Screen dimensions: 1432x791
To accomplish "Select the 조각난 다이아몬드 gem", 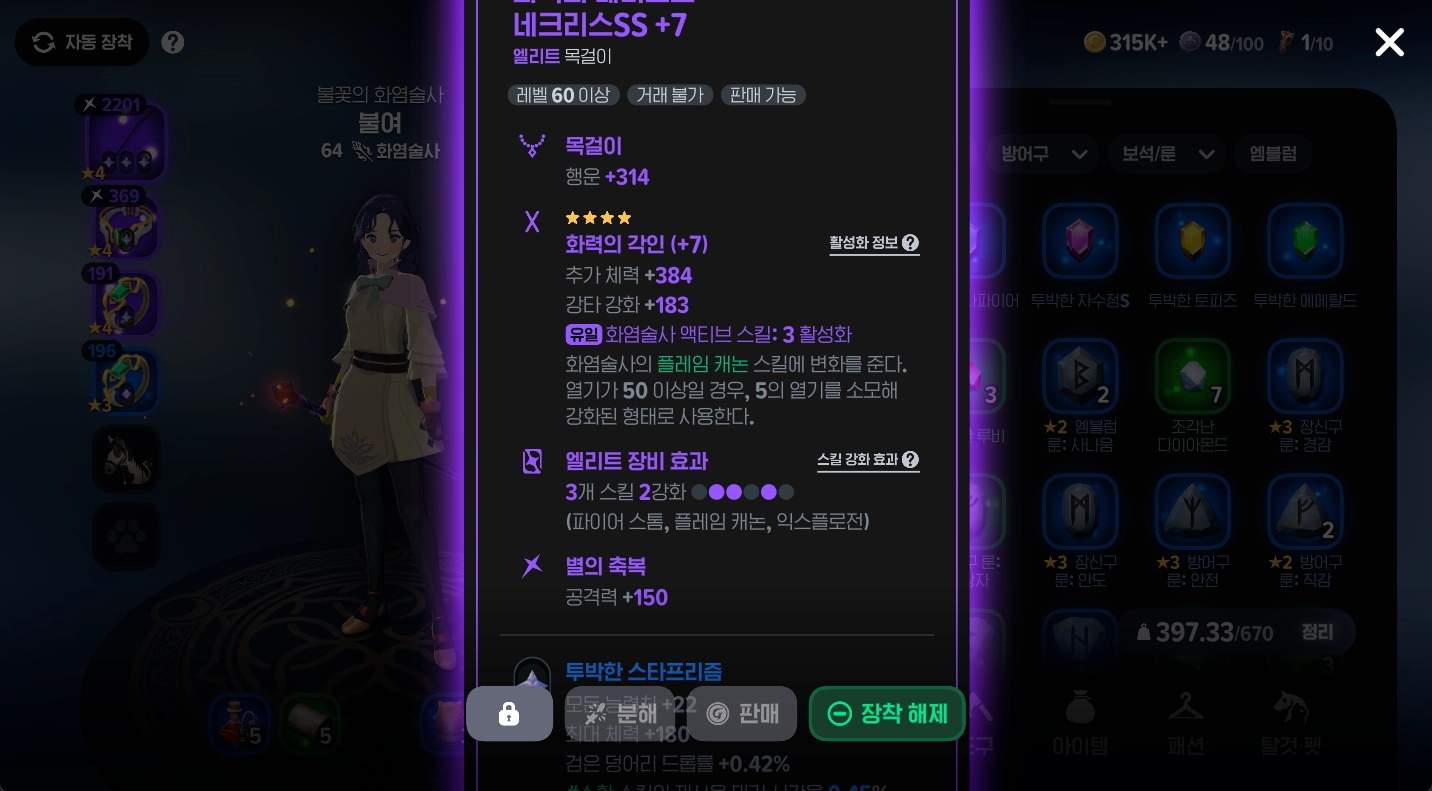I will (1193, 377).
